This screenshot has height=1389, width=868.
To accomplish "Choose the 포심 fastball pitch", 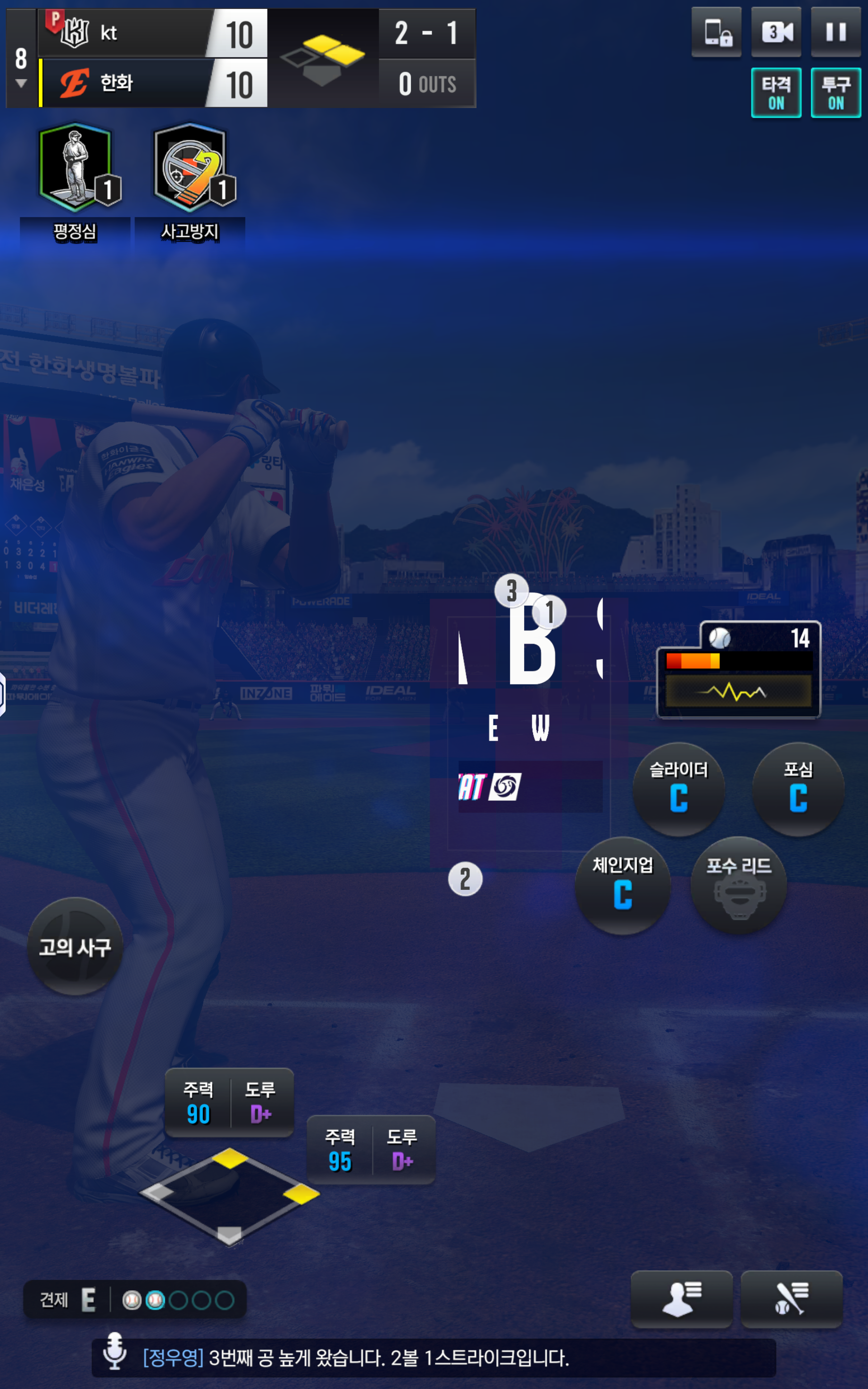I will coord(798,789).
